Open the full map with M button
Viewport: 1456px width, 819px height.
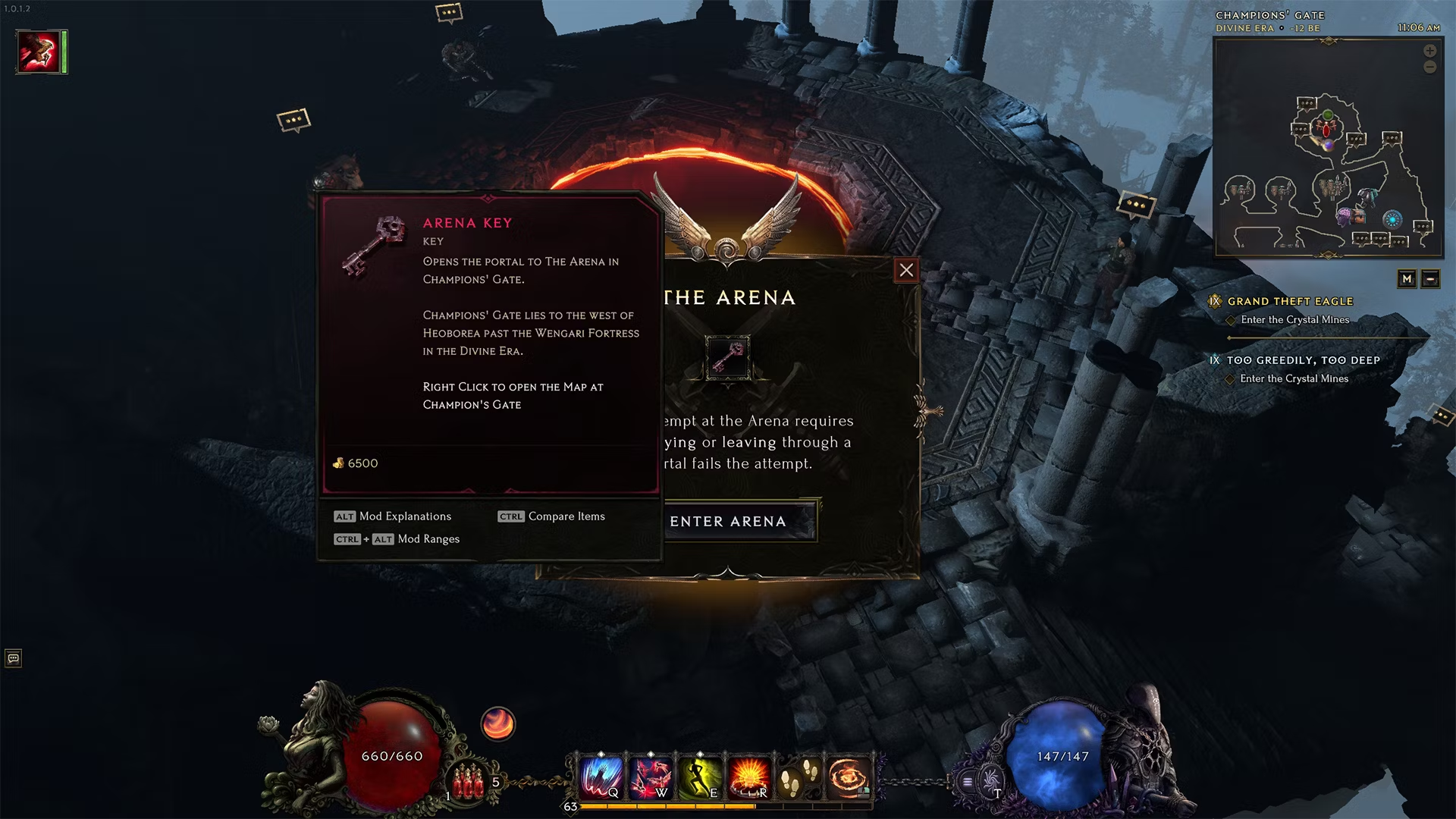(1407, 279)
